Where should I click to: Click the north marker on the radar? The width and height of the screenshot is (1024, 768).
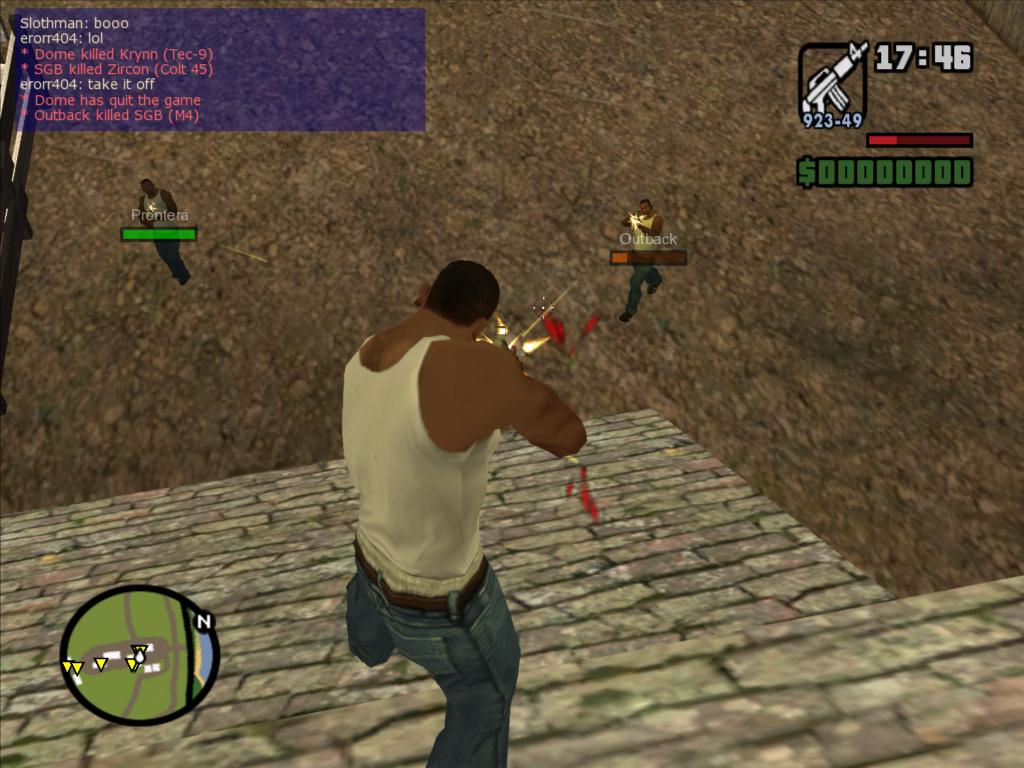(204, 622)
